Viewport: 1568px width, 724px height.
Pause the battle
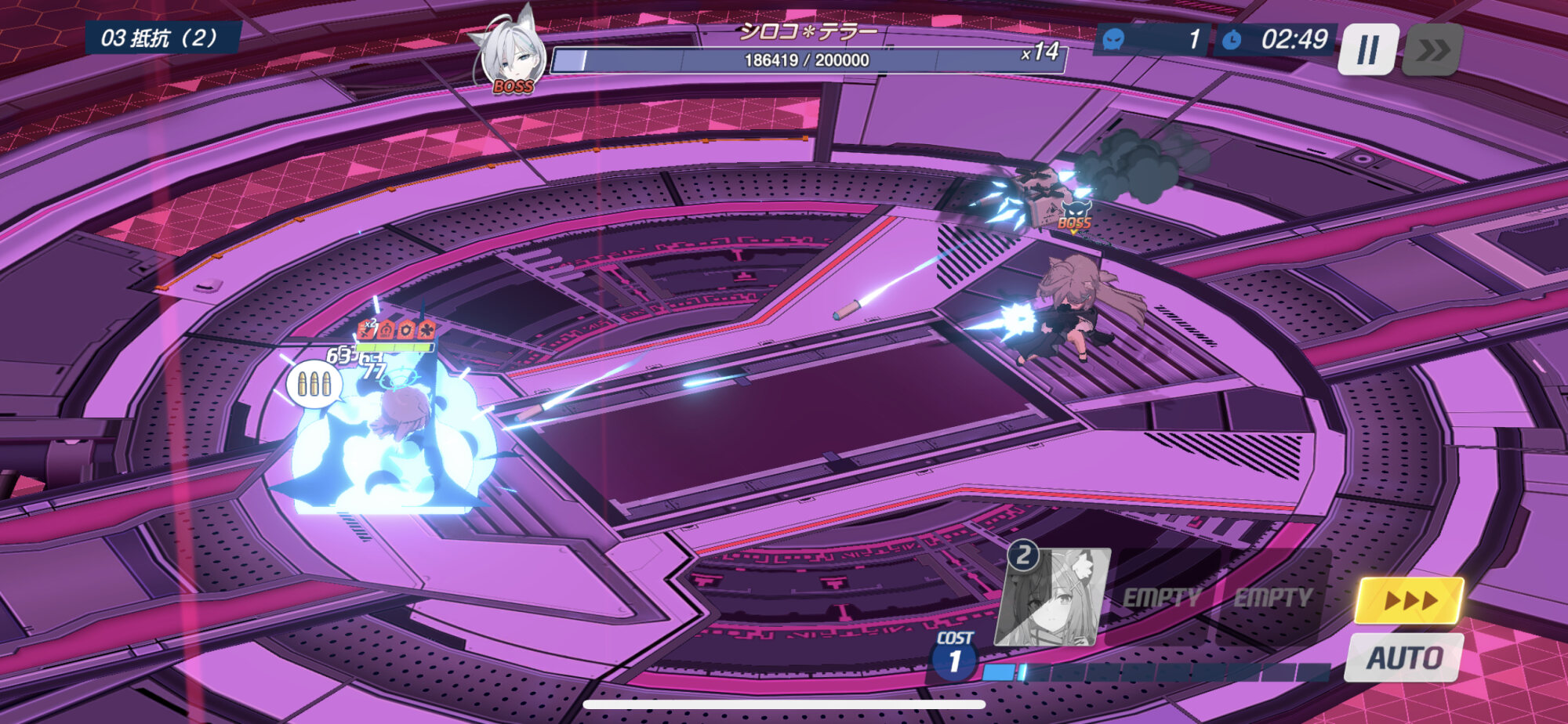point(1367,49)
